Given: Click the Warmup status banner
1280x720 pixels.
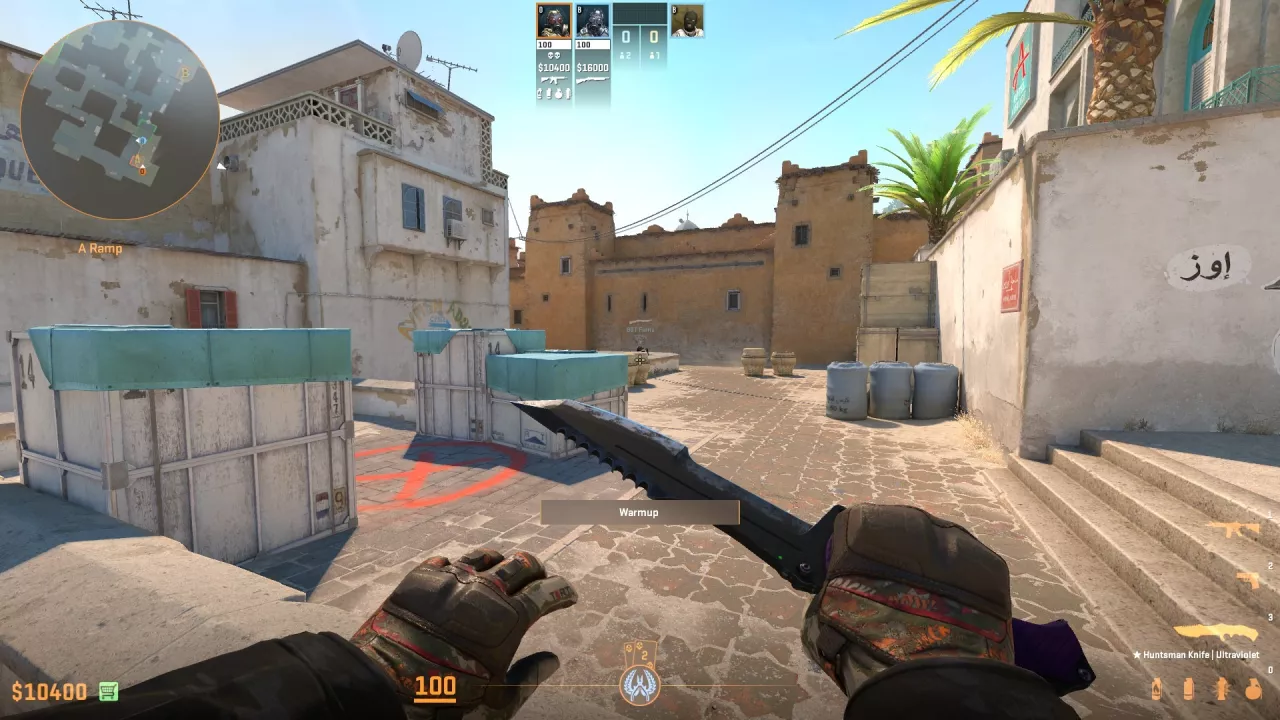Looking at the screenshot, I should pyautogui.click(x=640, y=510).
